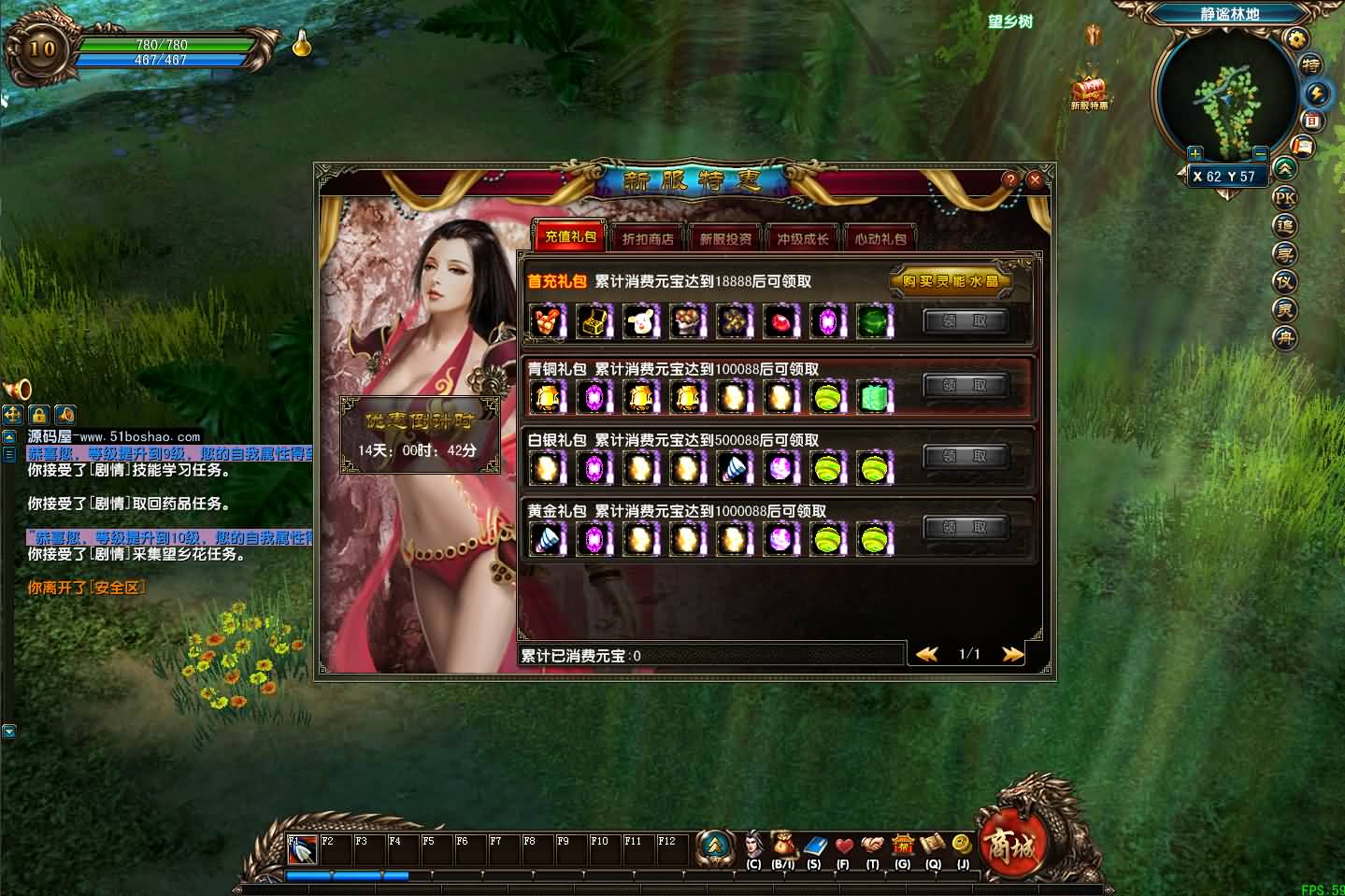Switch to the 折扣商店 tab
The height and width of the screenshot is (896, 1345).
[646, 237]
